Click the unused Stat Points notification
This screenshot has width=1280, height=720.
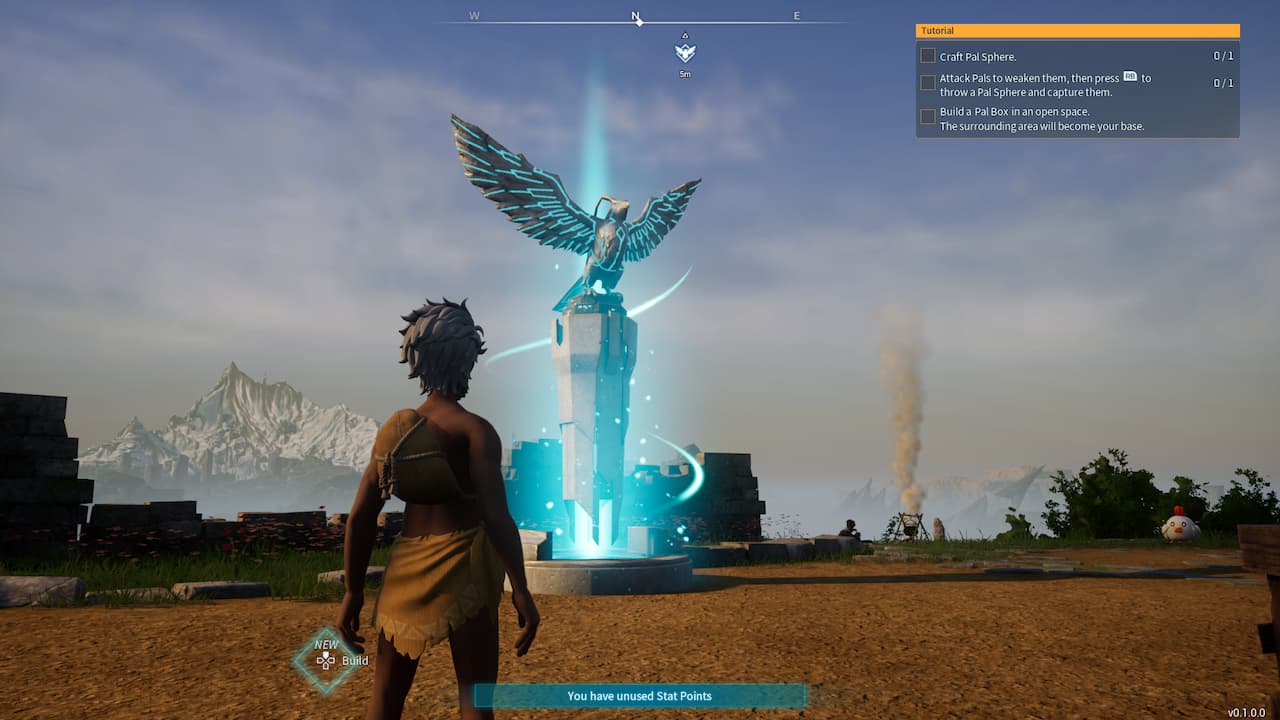639,696
